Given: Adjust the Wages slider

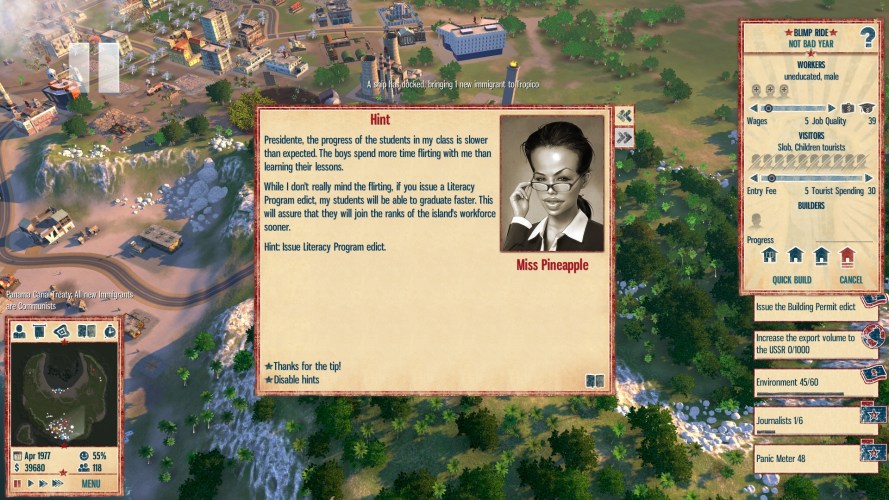Looking at the screenshot, I should 768,108.
